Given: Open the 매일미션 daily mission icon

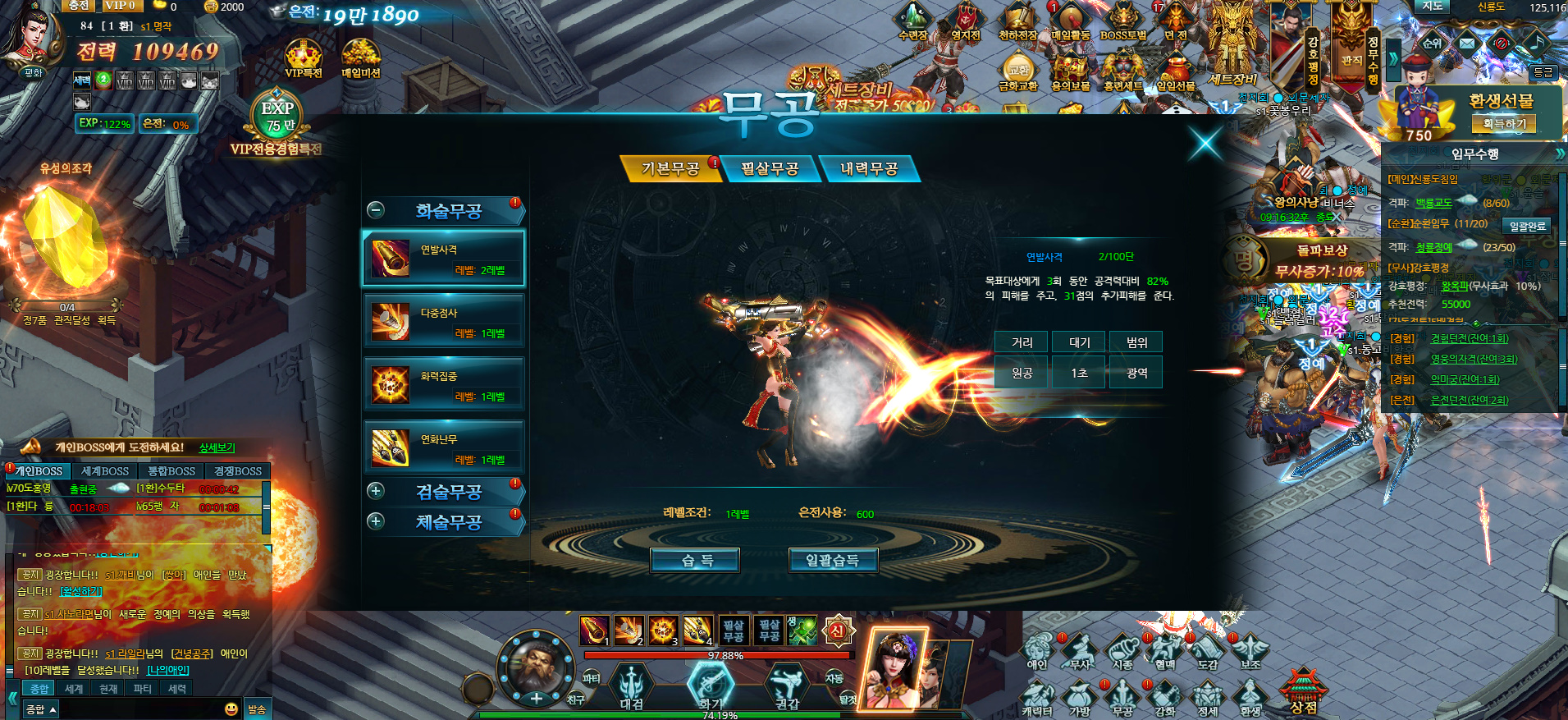Looking at the screenshot, I should [360, 59].
